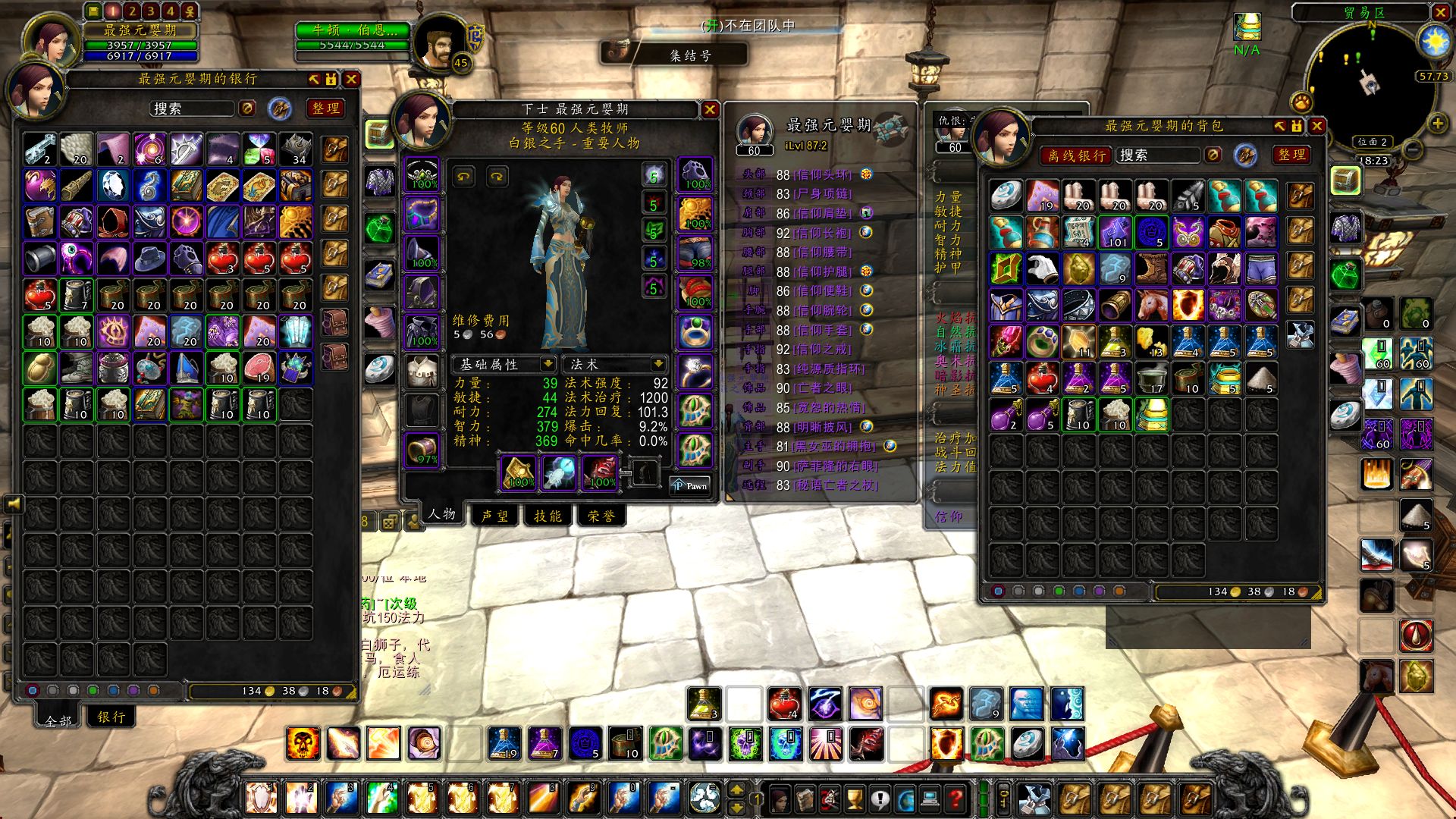Screen dimensions: 1456x819
Task: Select the 牛顿·伯恩 target frame
Action: [353, 31]
